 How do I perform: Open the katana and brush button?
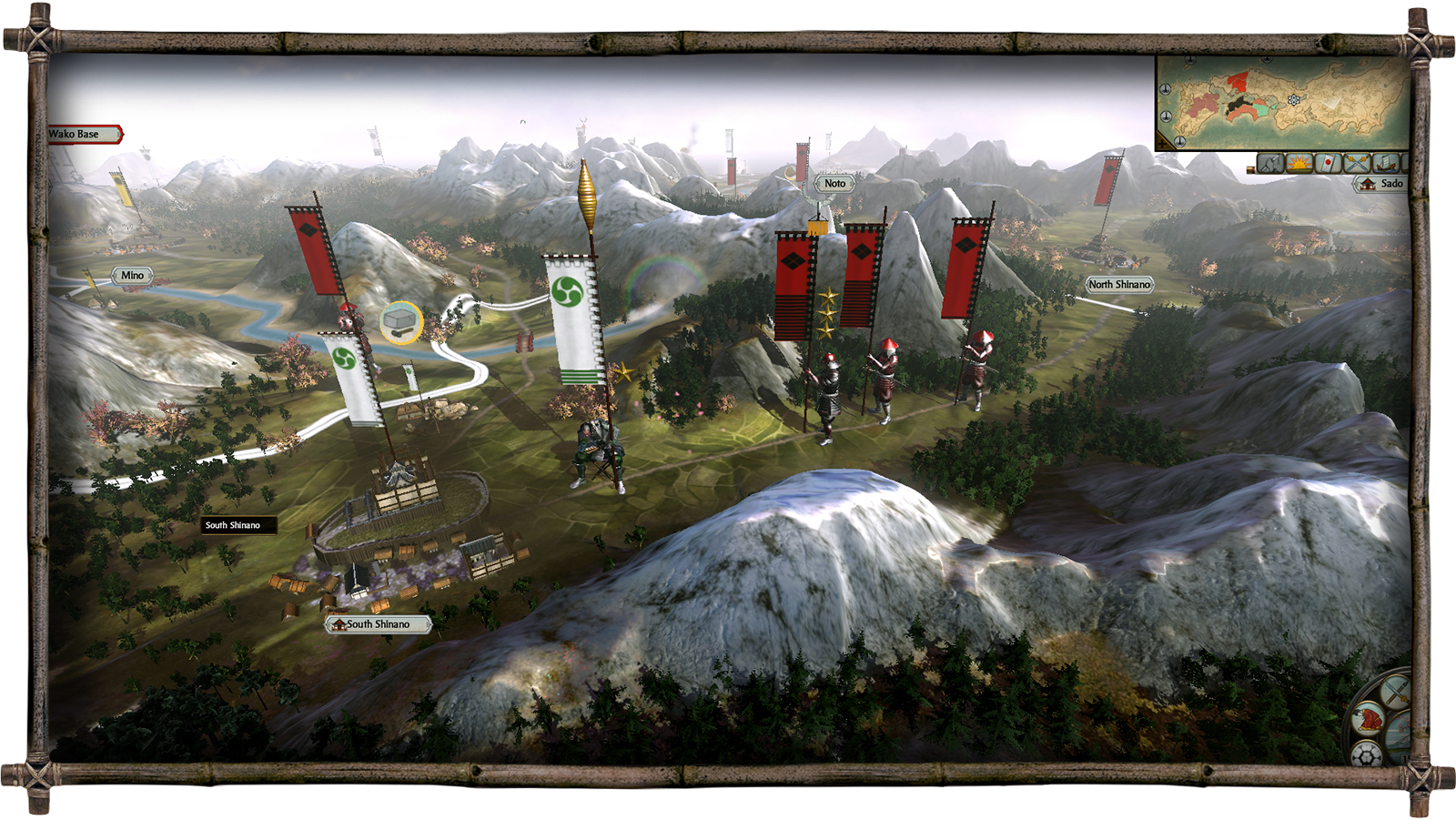[x=1395, y=692]
